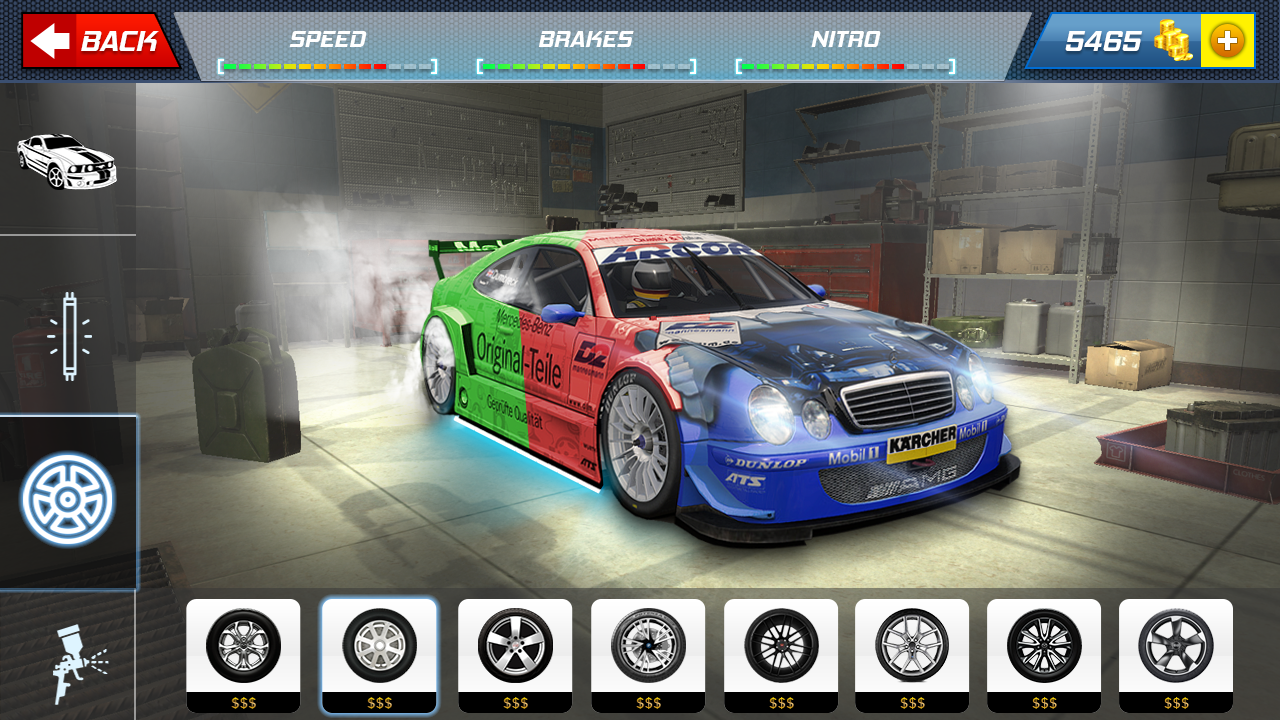This screenshot has width=1280, height=720.
Task: Switch to the neon light tab
Action: (x=69, y=336)
